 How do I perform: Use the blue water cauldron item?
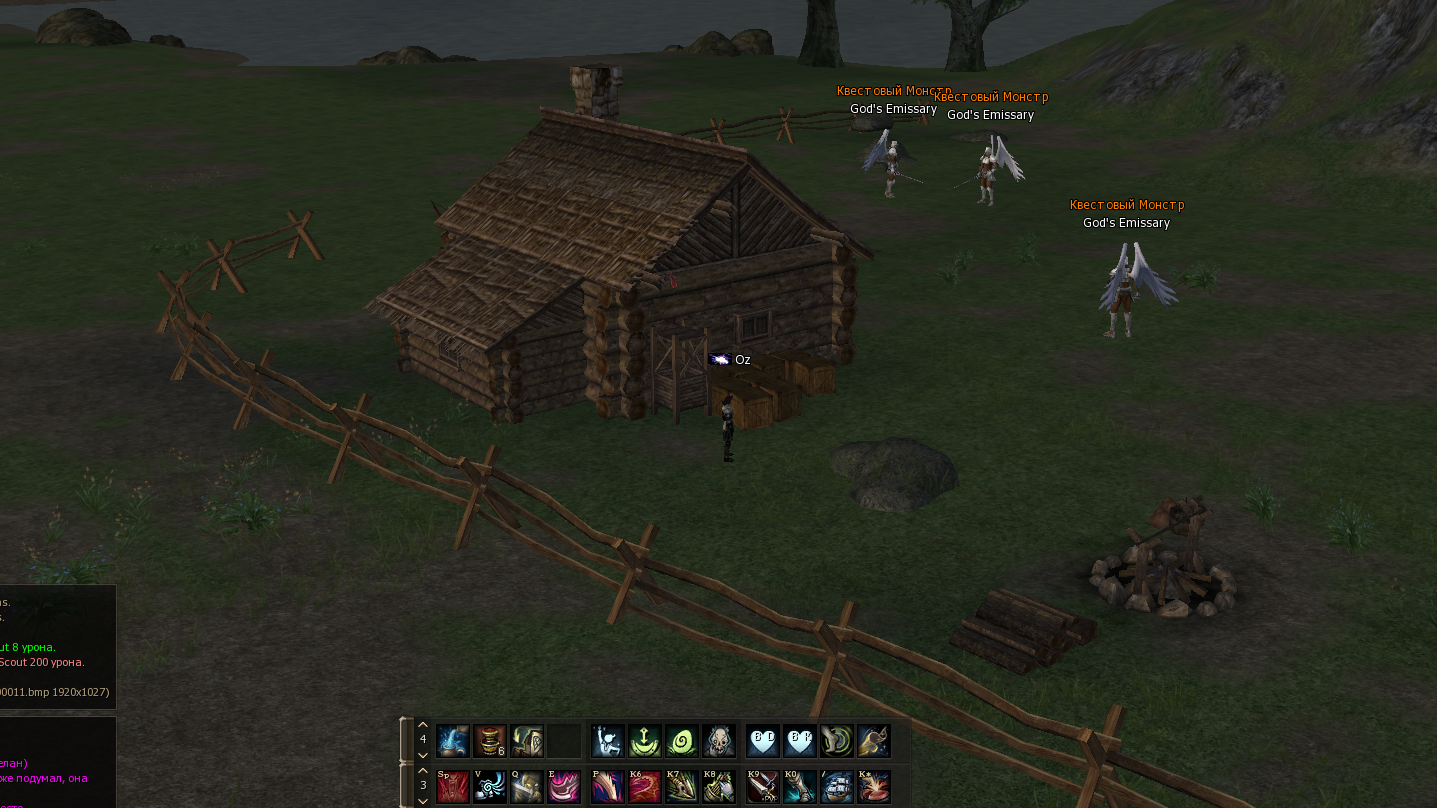pos(453,742)
